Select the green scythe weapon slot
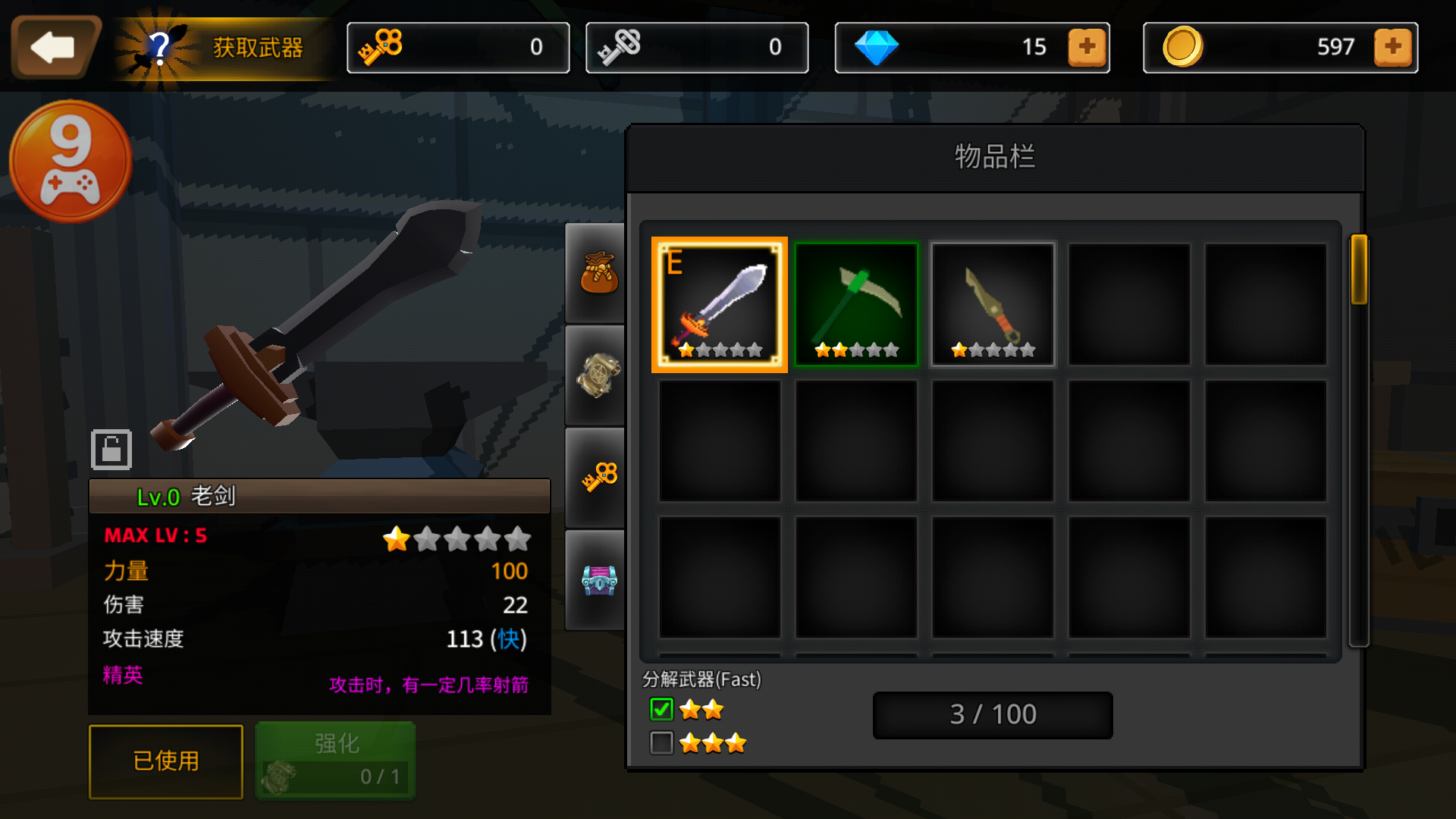This screenshot has width=1456, height=819. pos(856,304)
